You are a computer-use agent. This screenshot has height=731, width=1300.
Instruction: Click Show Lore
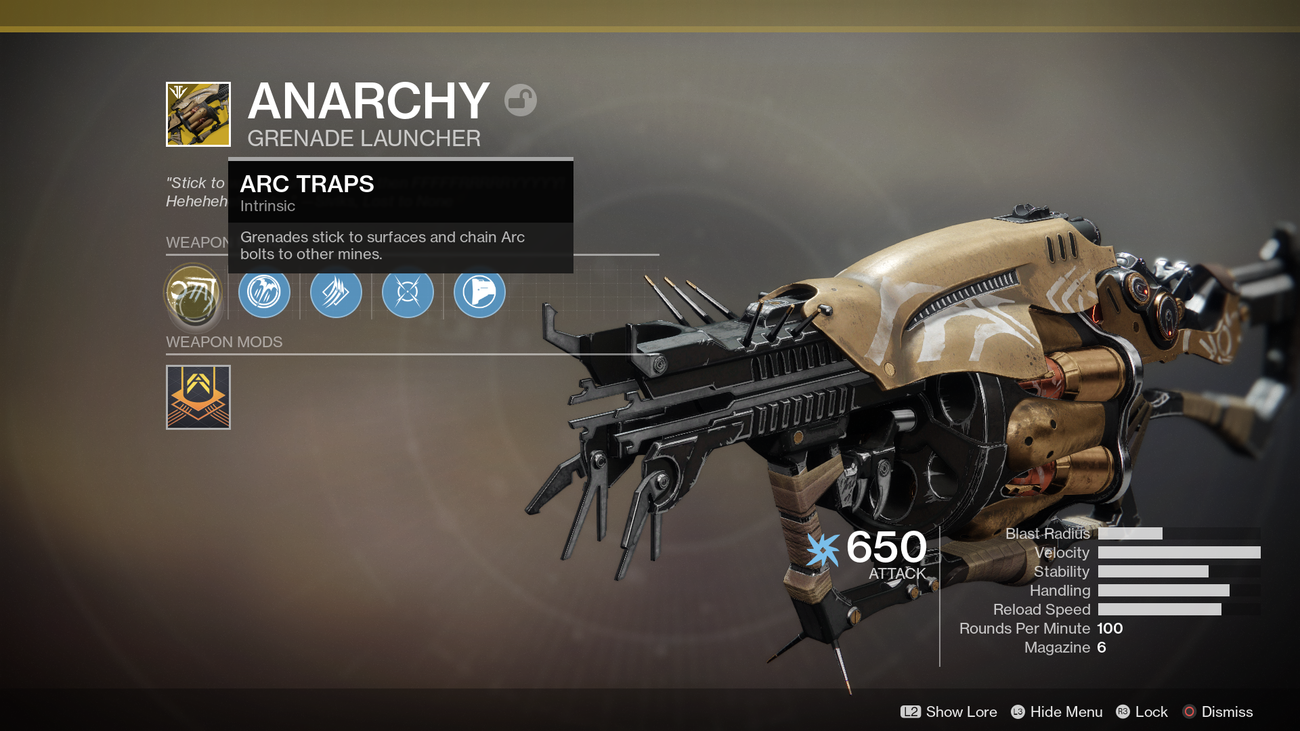coord(962,712)
